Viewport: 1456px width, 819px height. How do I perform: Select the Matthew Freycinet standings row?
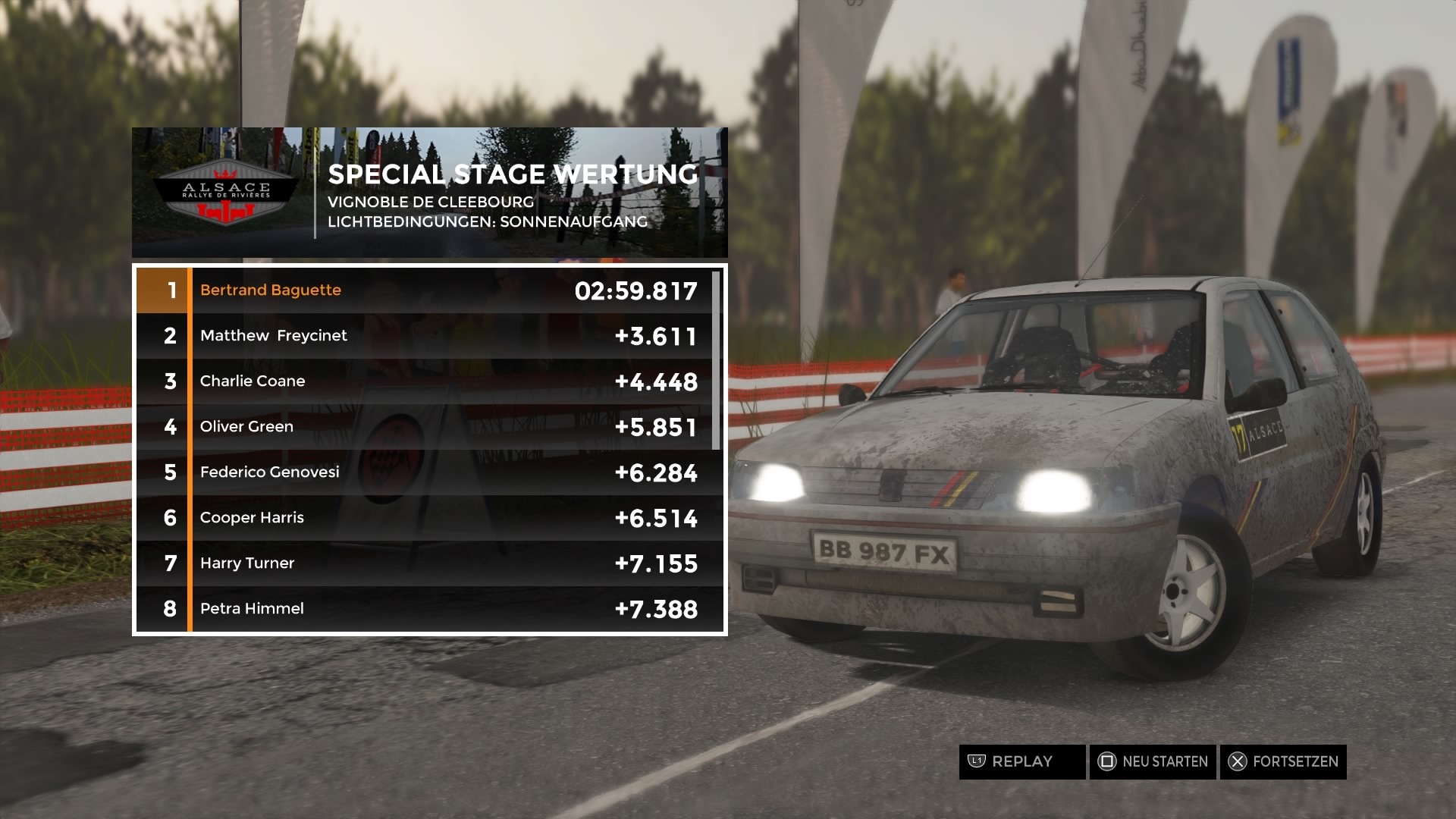pos(429,336)
